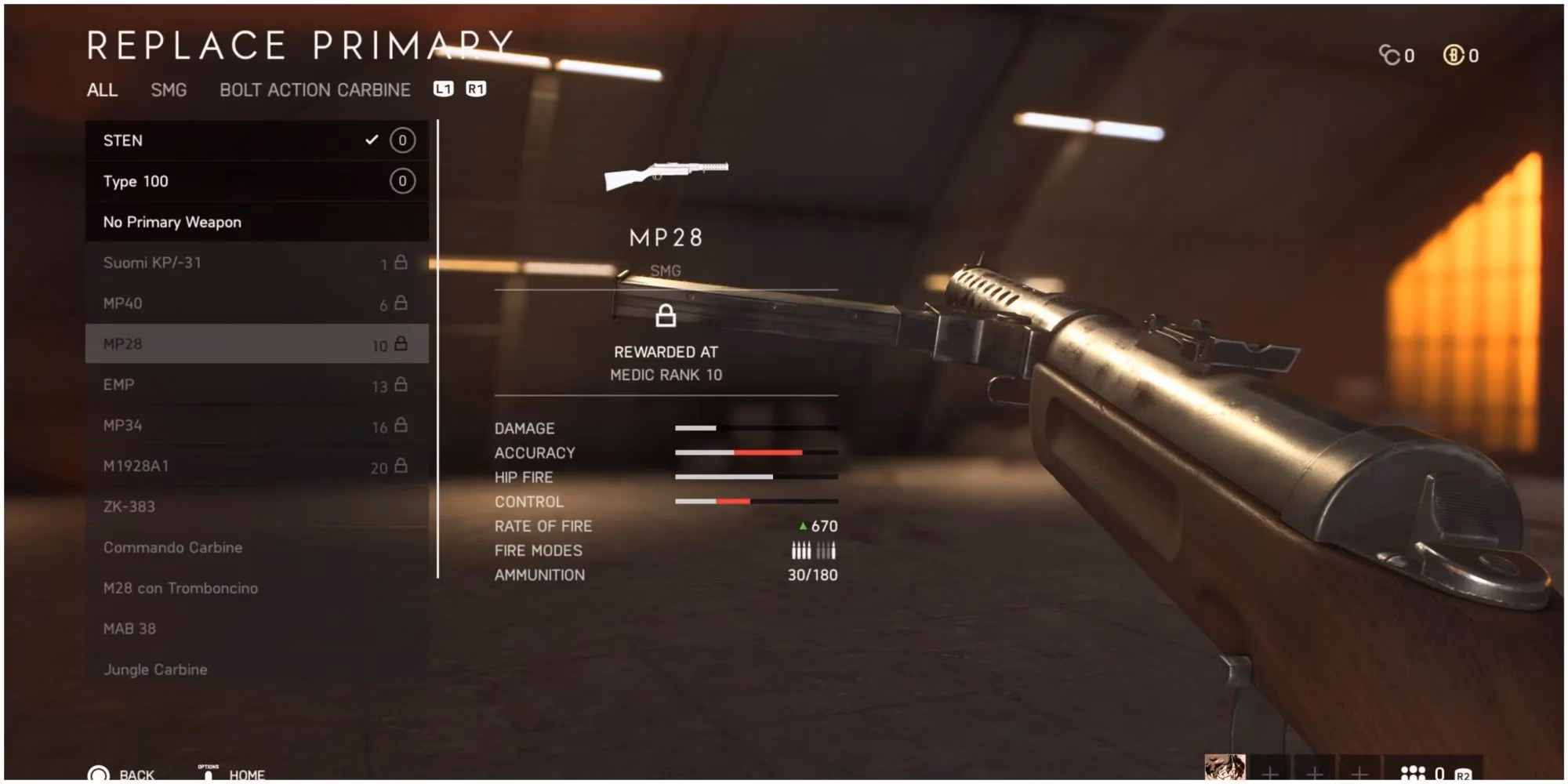Select the ALL weapons filter
1568x784 pixels.
click(100, 89)
